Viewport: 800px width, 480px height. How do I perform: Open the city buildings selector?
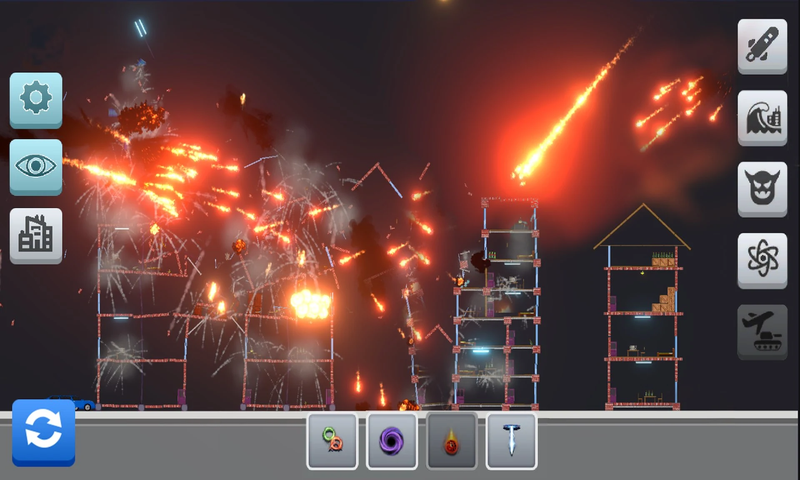(x=36, y=235)
